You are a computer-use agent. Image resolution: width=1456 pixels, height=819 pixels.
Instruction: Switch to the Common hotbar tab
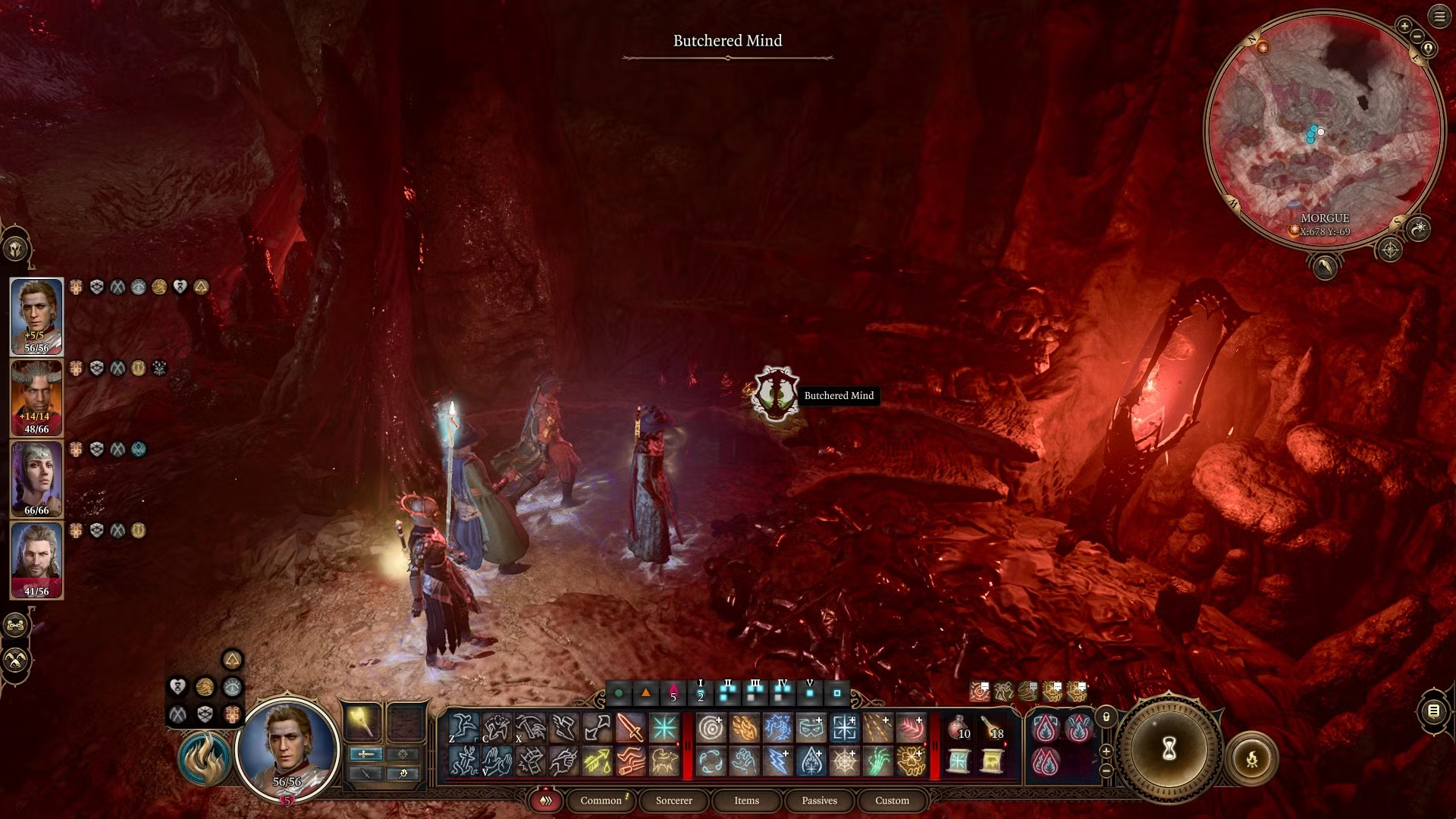601,801
